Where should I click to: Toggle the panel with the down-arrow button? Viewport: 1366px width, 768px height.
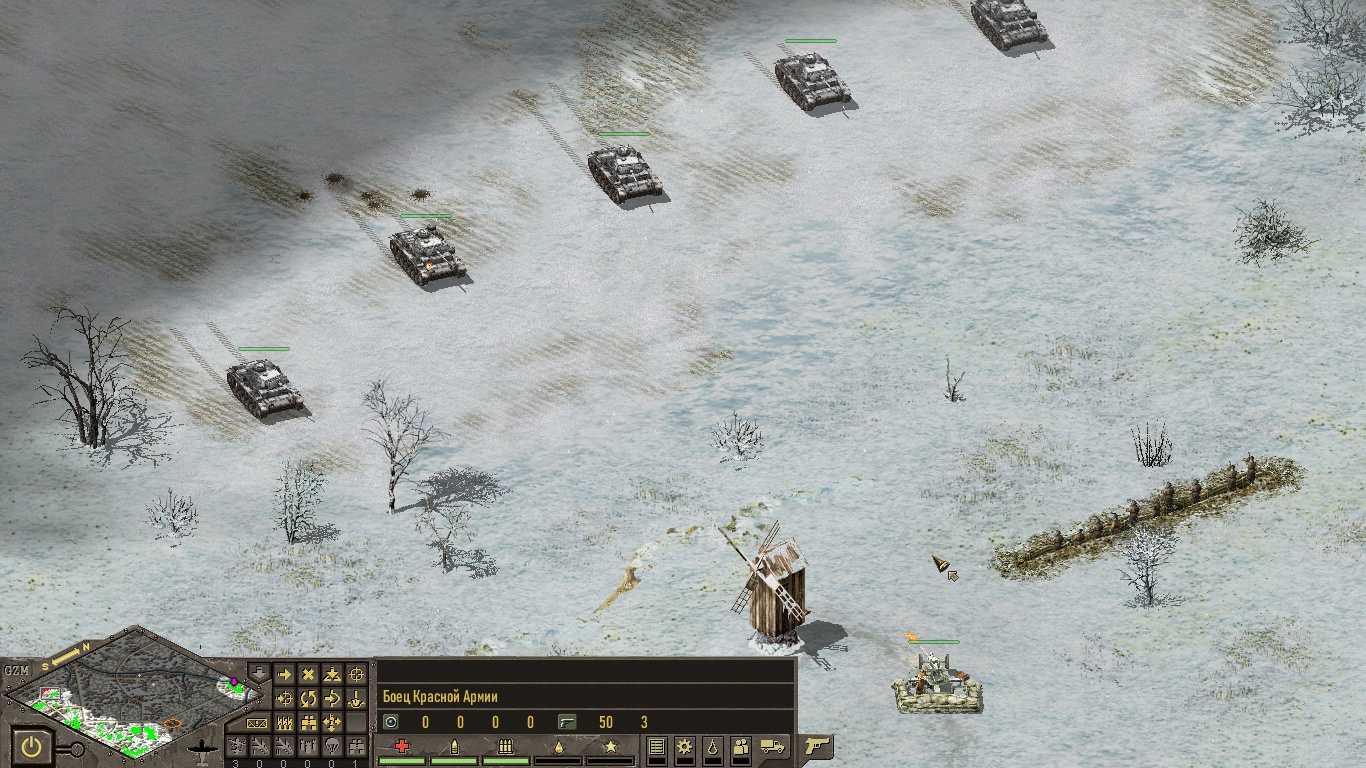click(258, 672)
